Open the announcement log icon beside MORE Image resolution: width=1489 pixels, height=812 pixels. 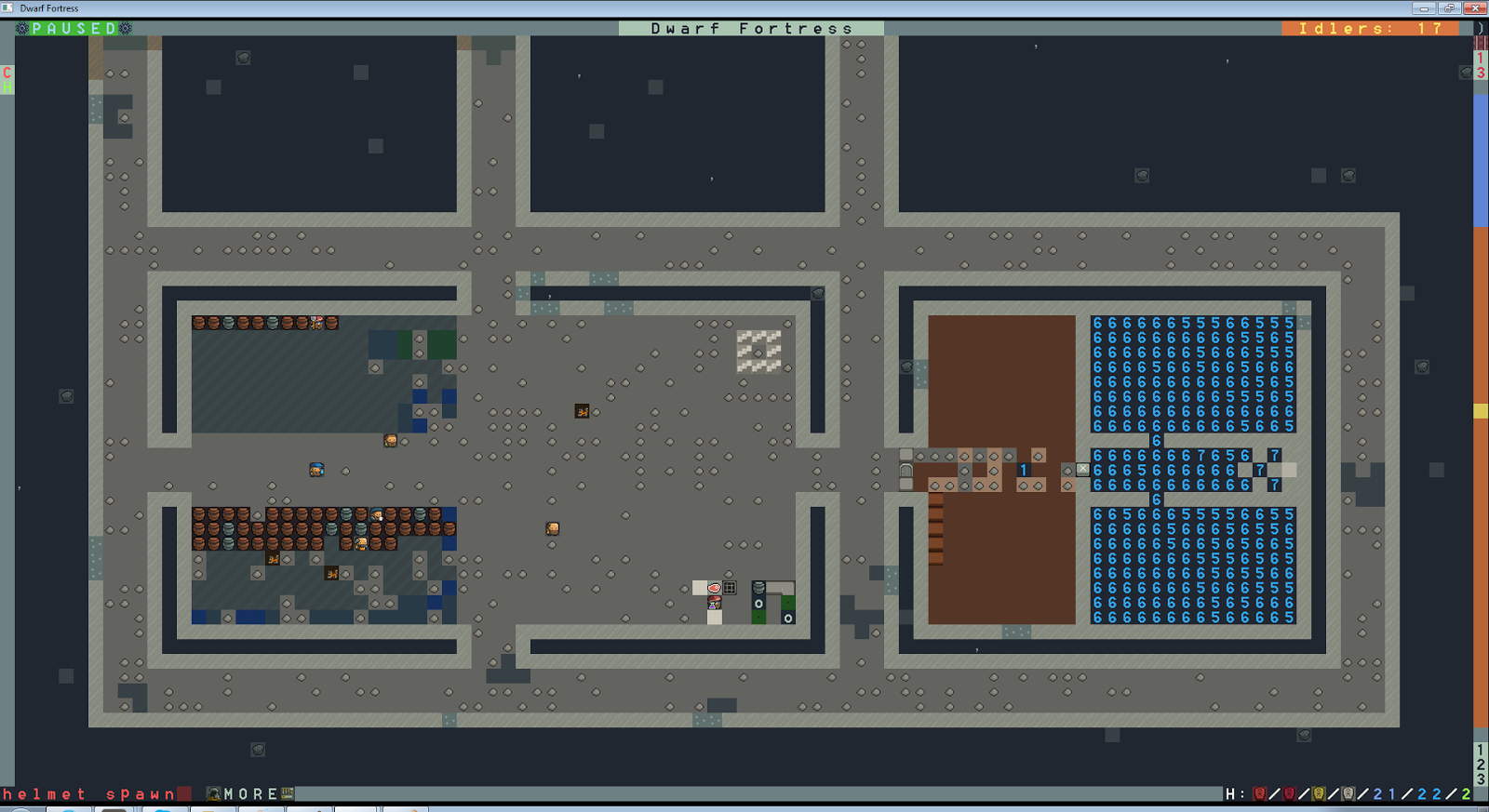[287, 793]
